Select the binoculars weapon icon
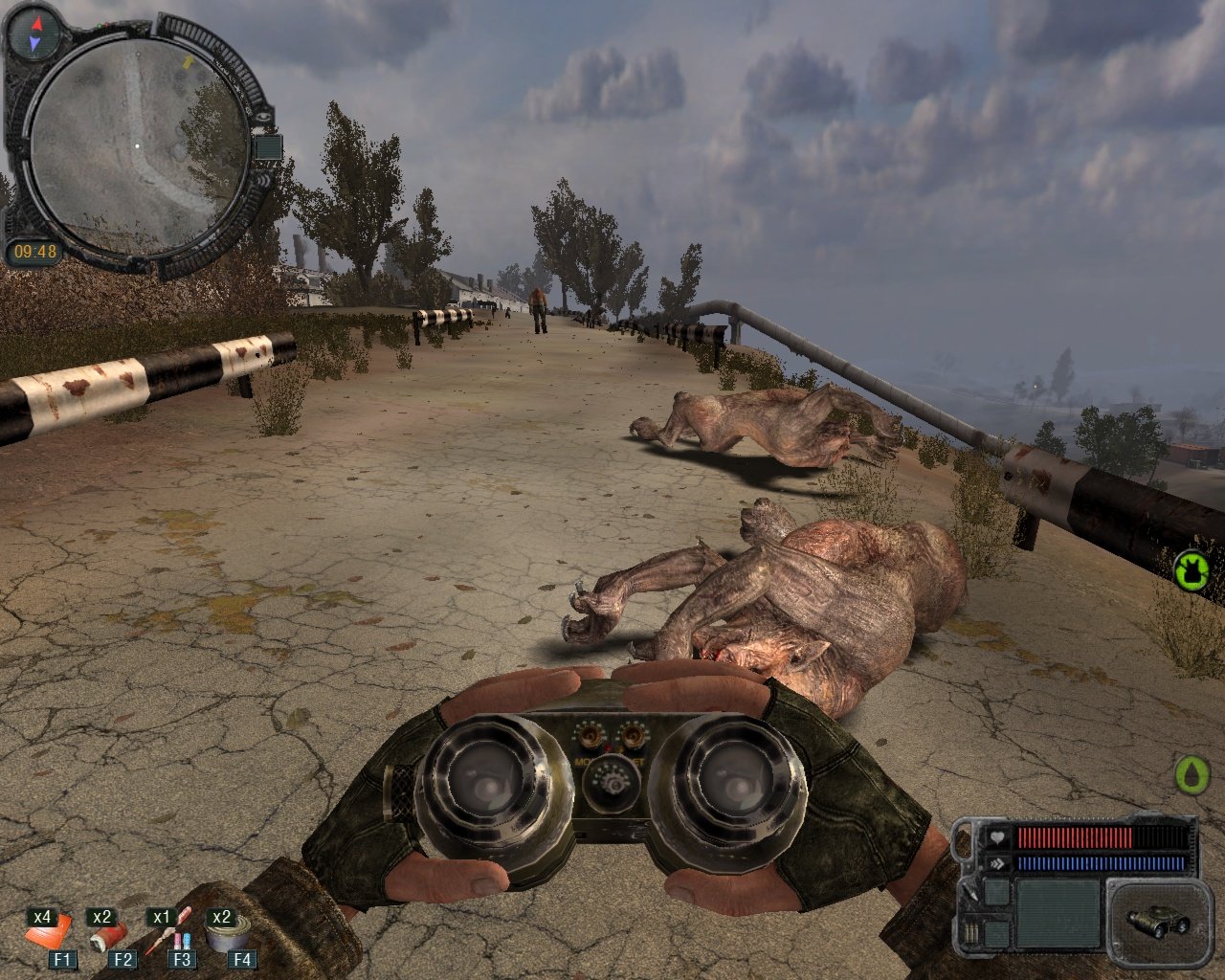 [x=1157, y=921]
